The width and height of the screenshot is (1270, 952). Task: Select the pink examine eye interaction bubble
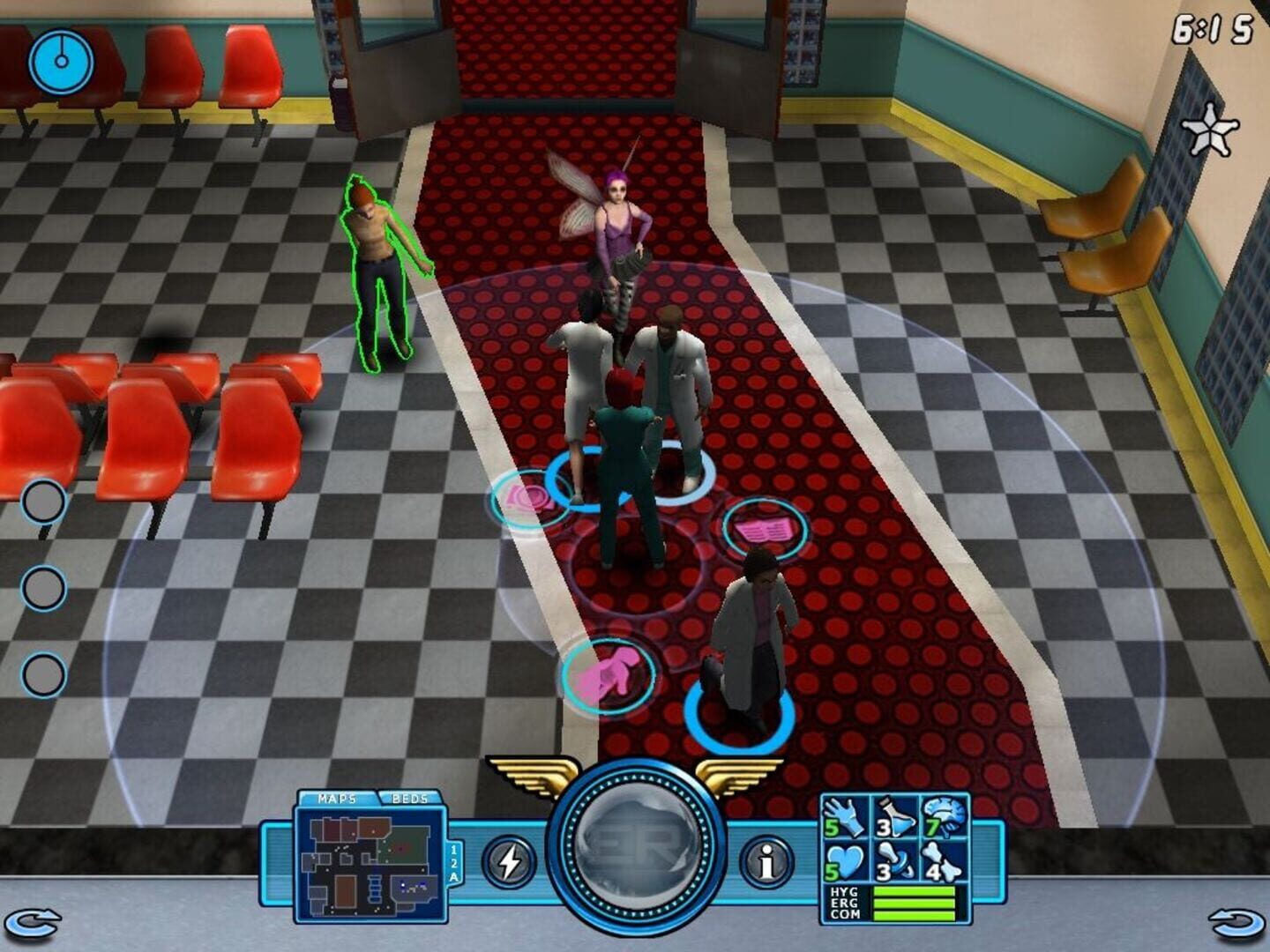click(524, 497)
